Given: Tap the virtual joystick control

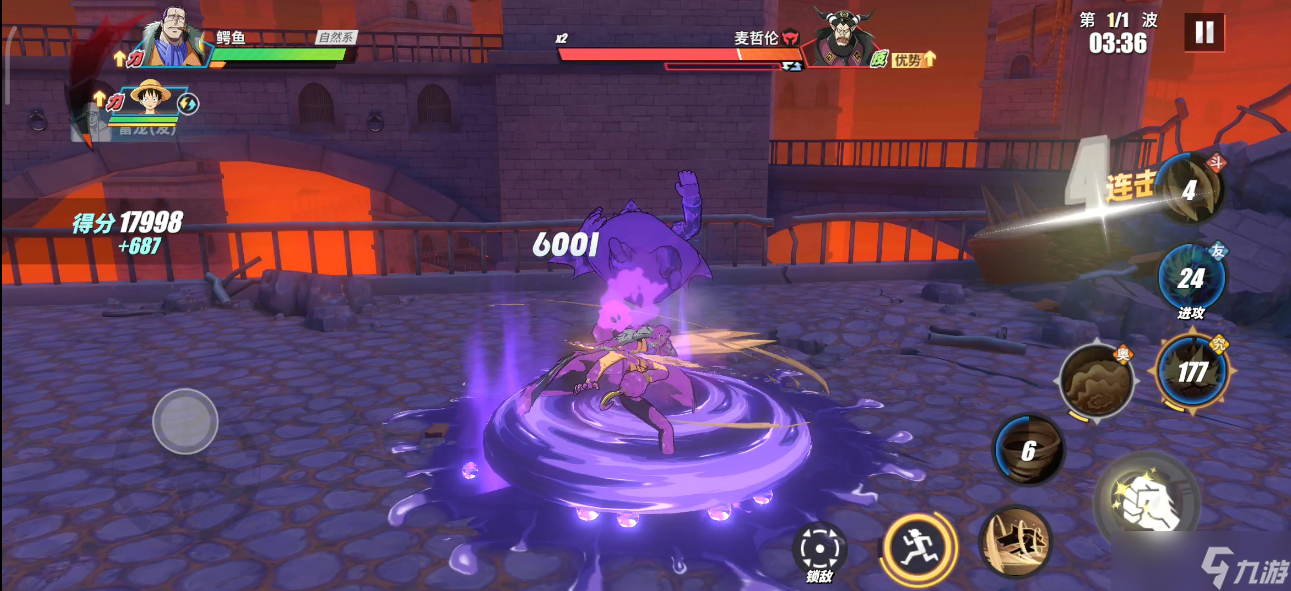Looking at the screenshot, I should [x=185, y=421].
